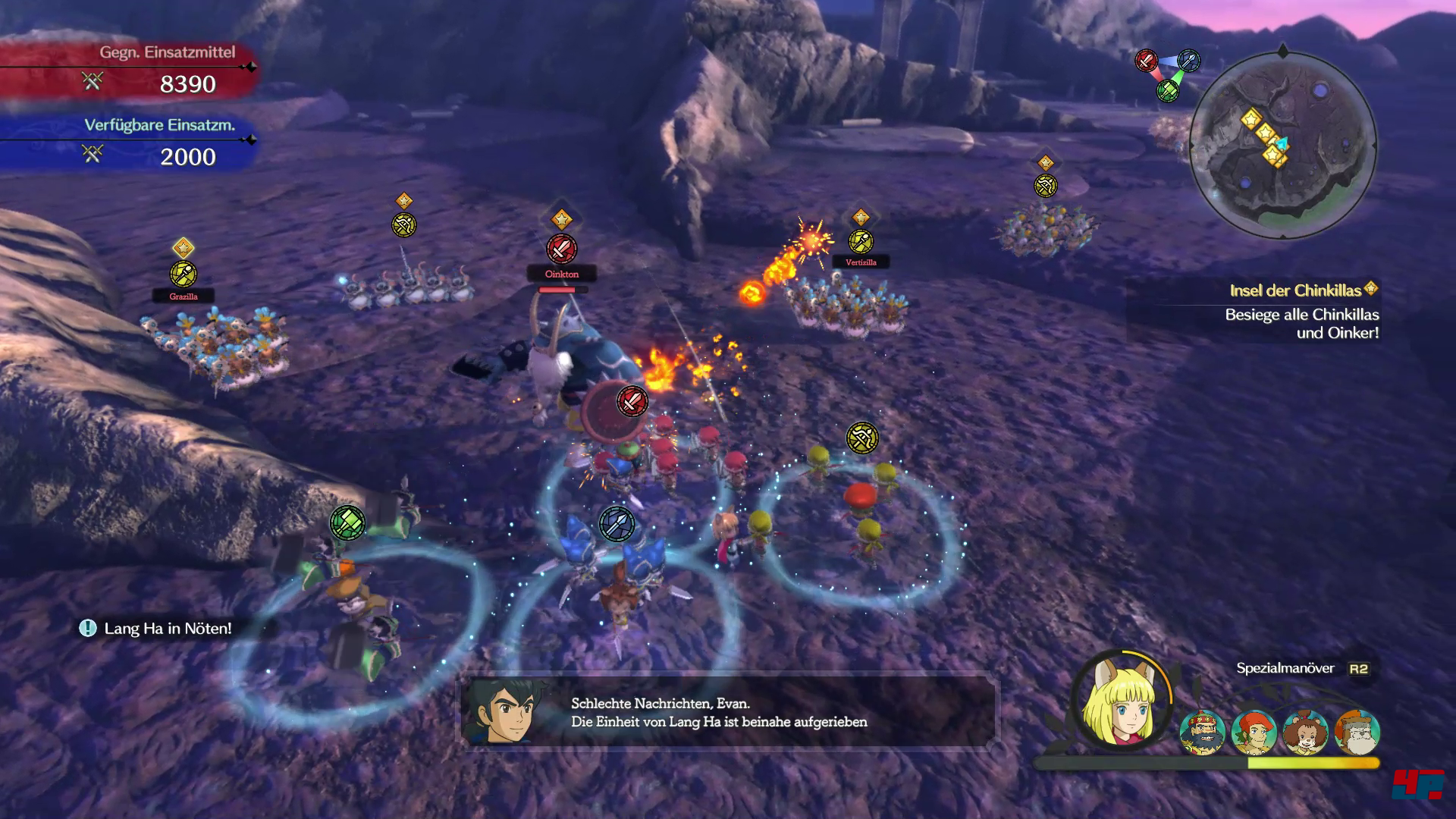This screenshot has height=819, width=1456.
Task: Open the circular battlefield minimap
Action: [x=1282, y=144]
